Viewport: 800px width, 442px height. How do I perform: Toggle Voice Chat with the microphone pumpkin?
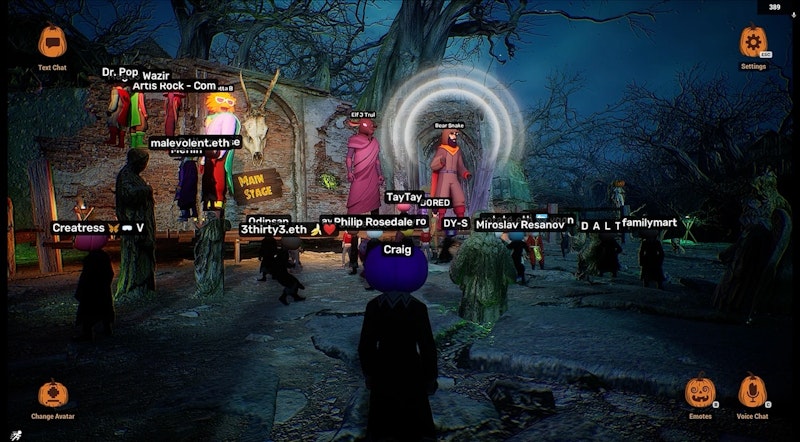[x=752, y=390]
